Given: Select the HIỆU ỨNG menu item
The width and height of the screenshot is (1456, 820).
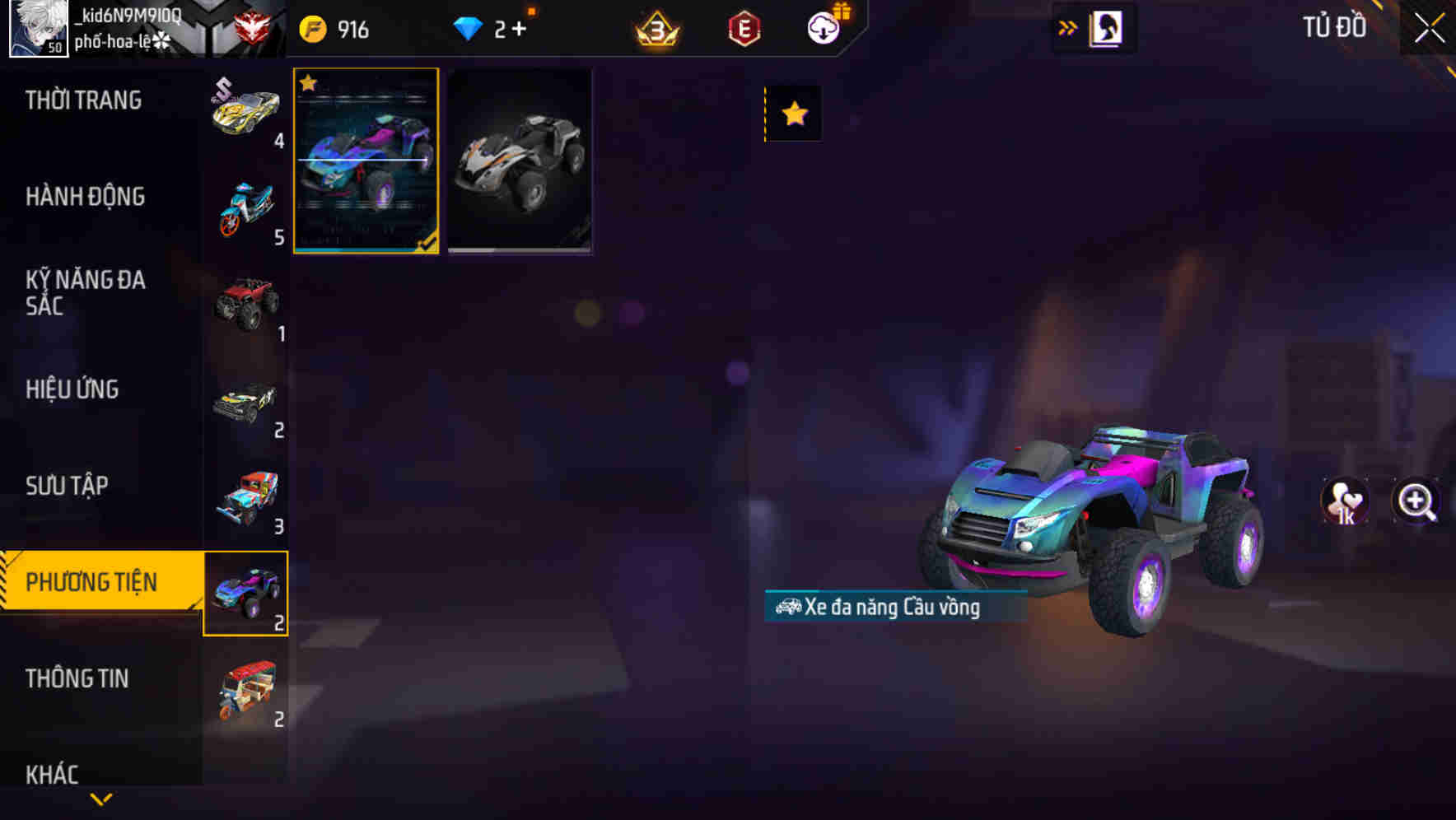Looking at the screenshot, I should (73, 389).
